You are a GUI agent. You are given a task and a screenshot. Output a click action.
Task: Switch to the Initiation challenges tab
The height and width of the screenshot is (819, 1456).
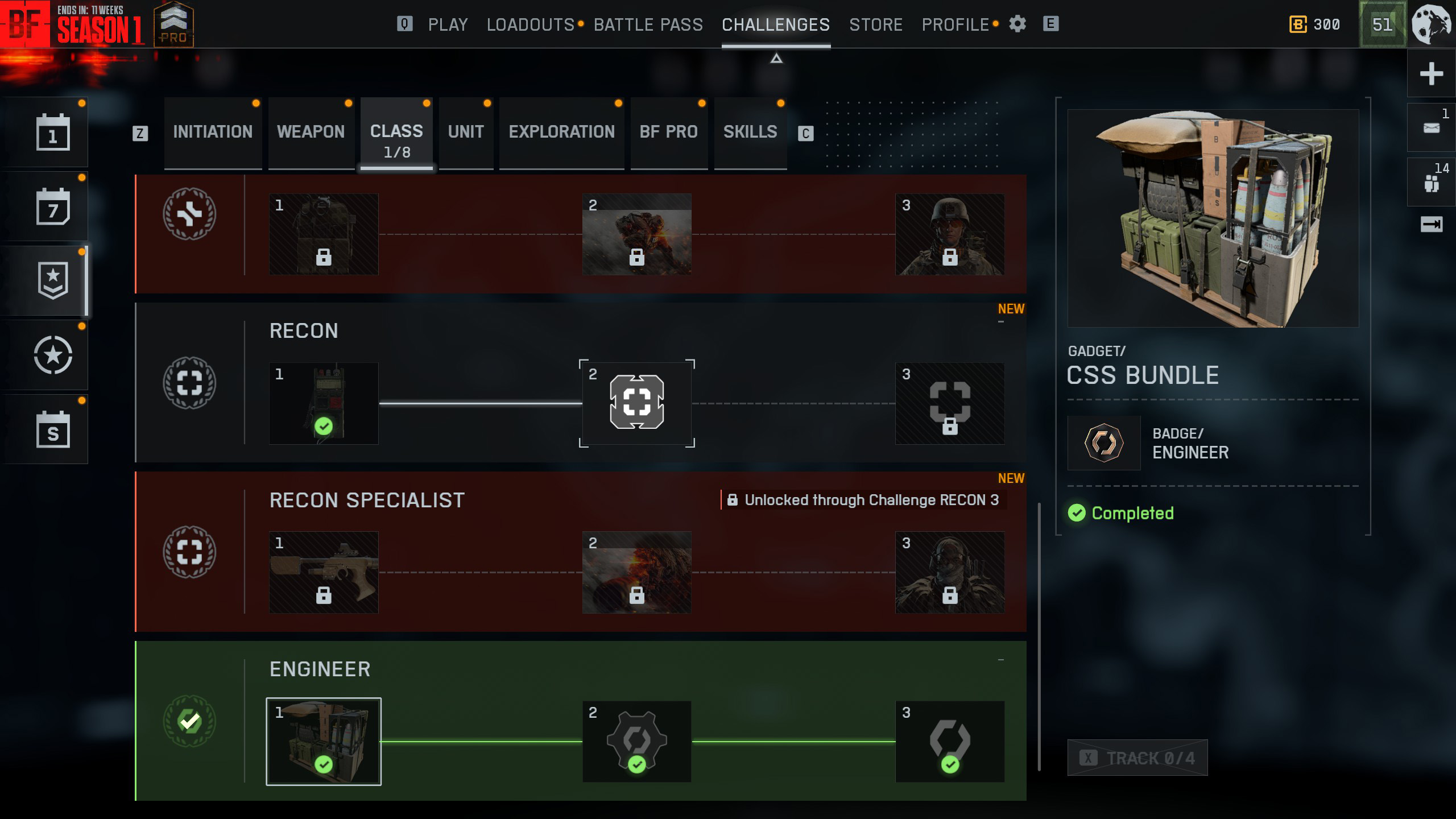(213, 132)
